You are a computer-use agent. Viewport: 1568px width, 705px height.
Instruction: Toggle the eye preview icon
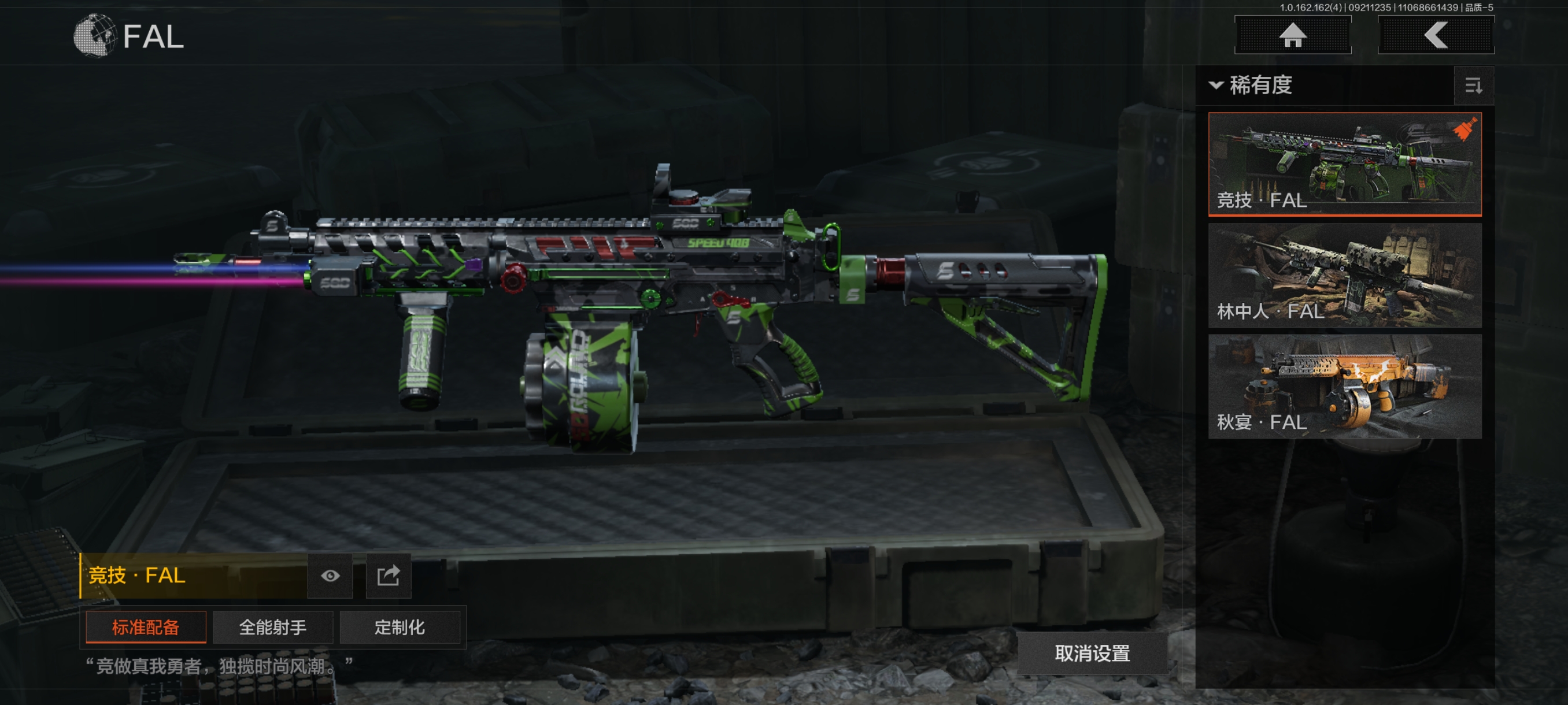[x=330, y=576]
